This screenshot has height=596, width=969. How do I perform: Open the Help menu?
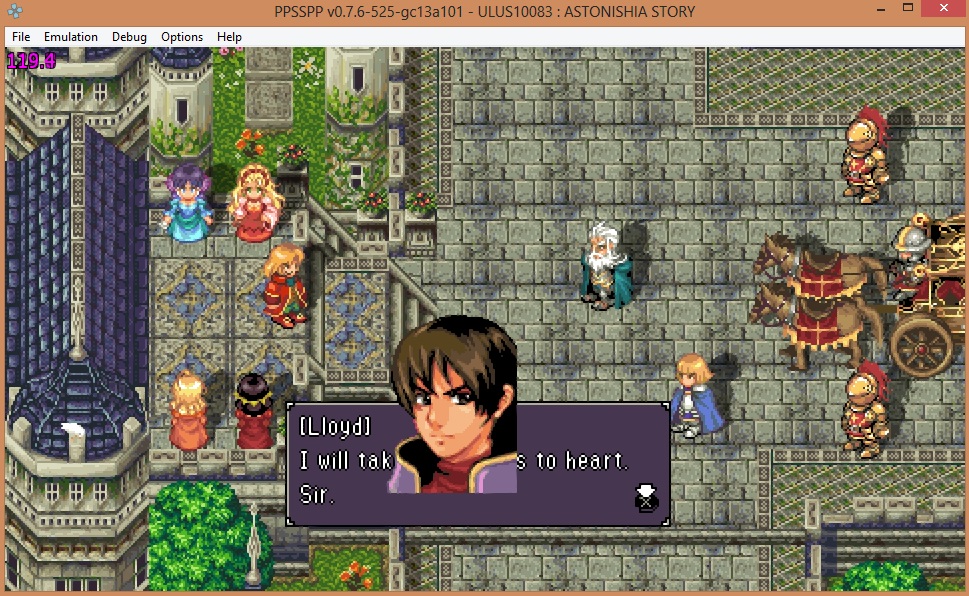(230, 37)
